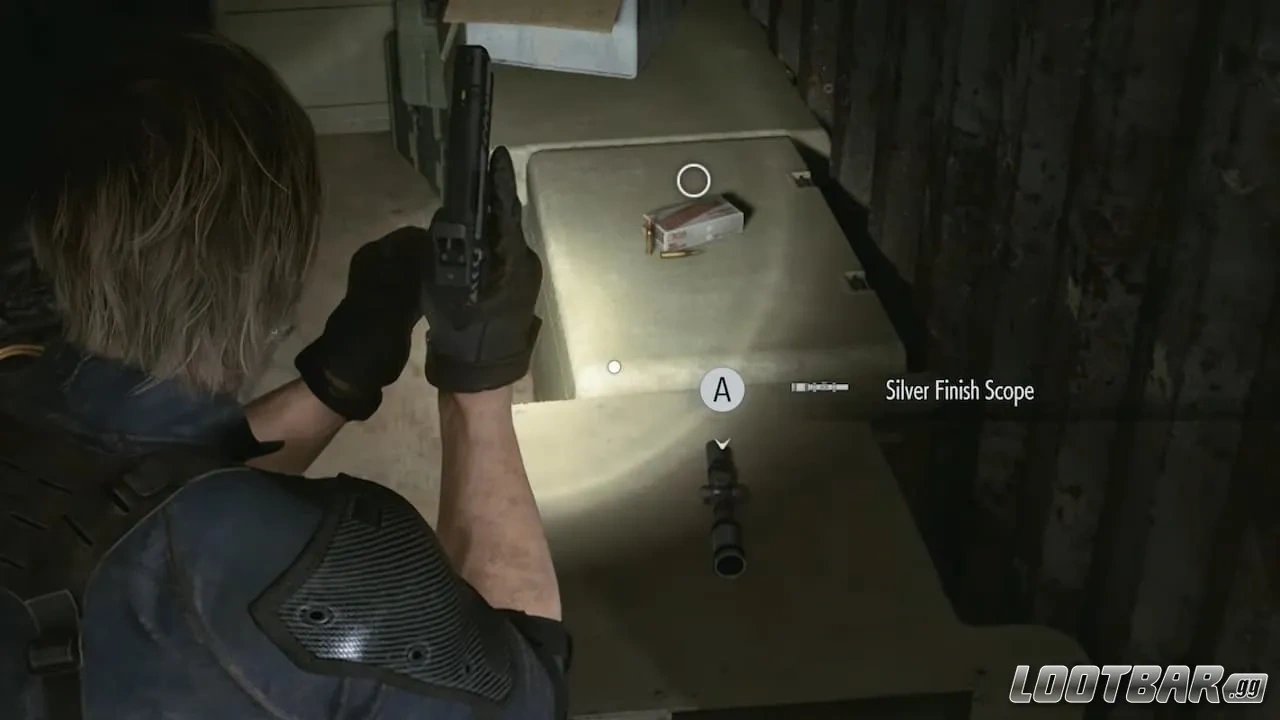Viewport: 1280px width, 720px height.
Task: Expand the item pickup prompt circle
Action: [x=723, y=390]
